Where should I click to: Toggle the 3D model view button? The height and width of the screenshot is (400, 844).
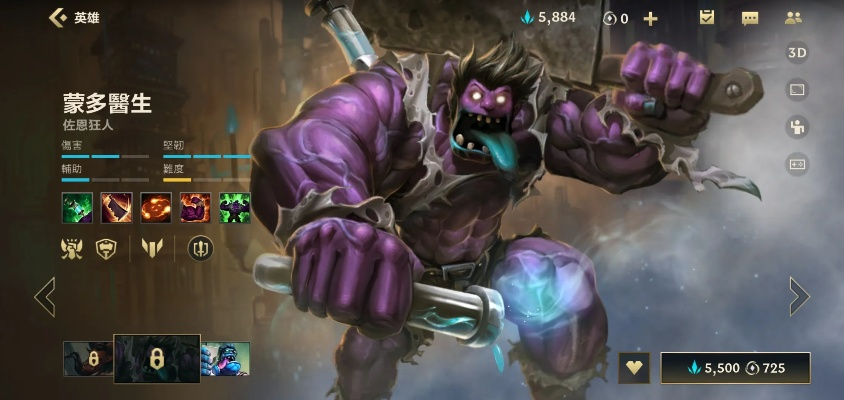coord(797,53)
